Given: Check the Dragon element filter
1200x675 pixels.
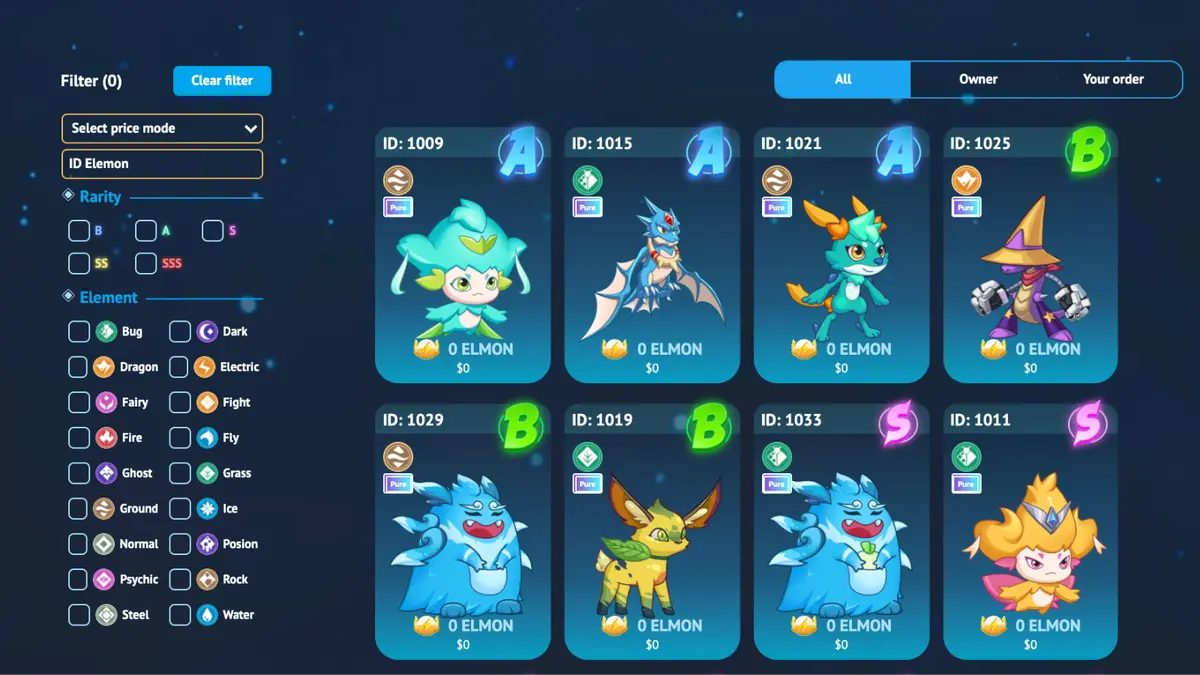Looking at the screenshot, I should tap(79, 367).
